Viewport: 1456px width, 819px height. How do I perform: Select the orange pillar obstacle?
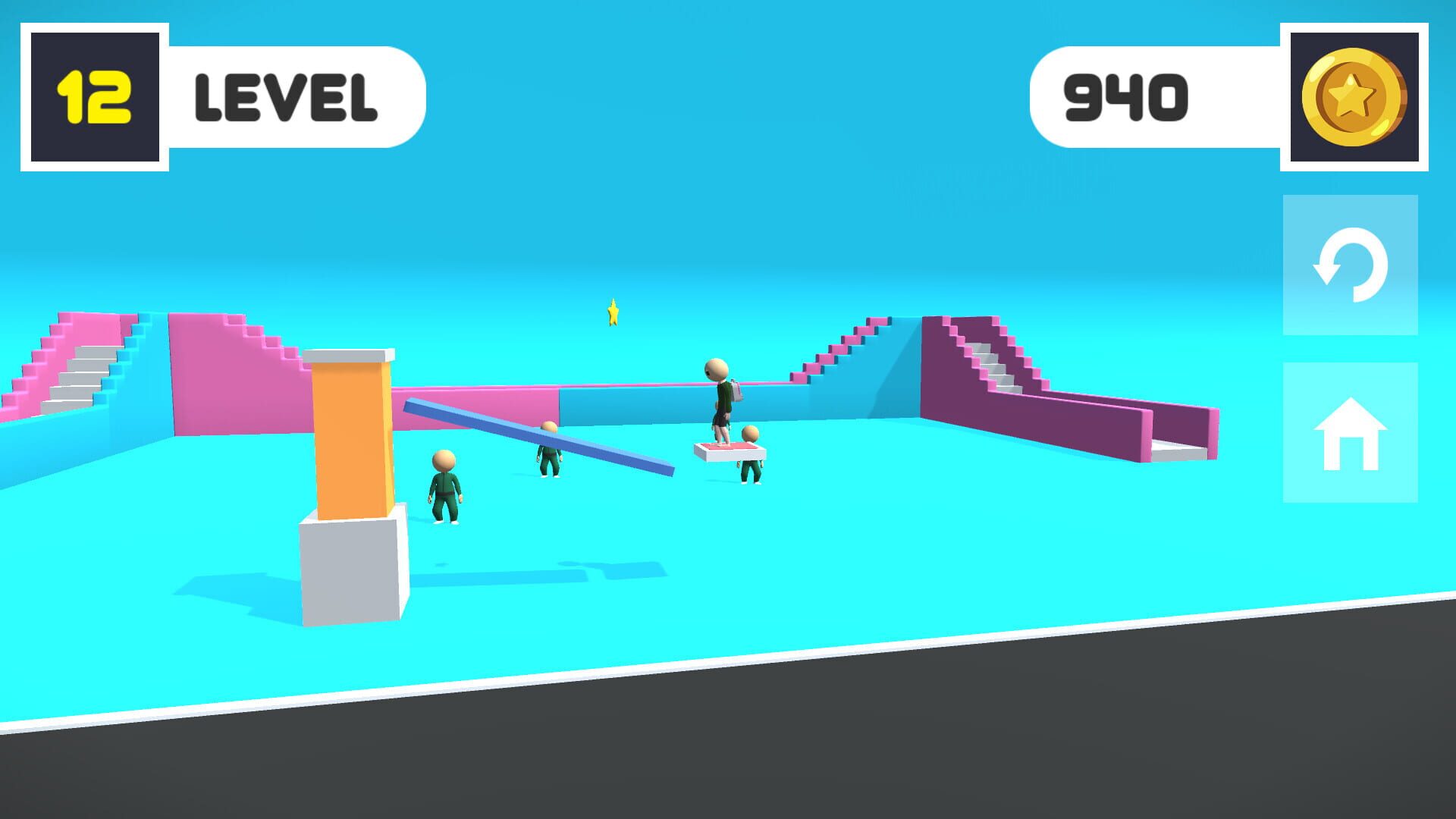point(350,440)
